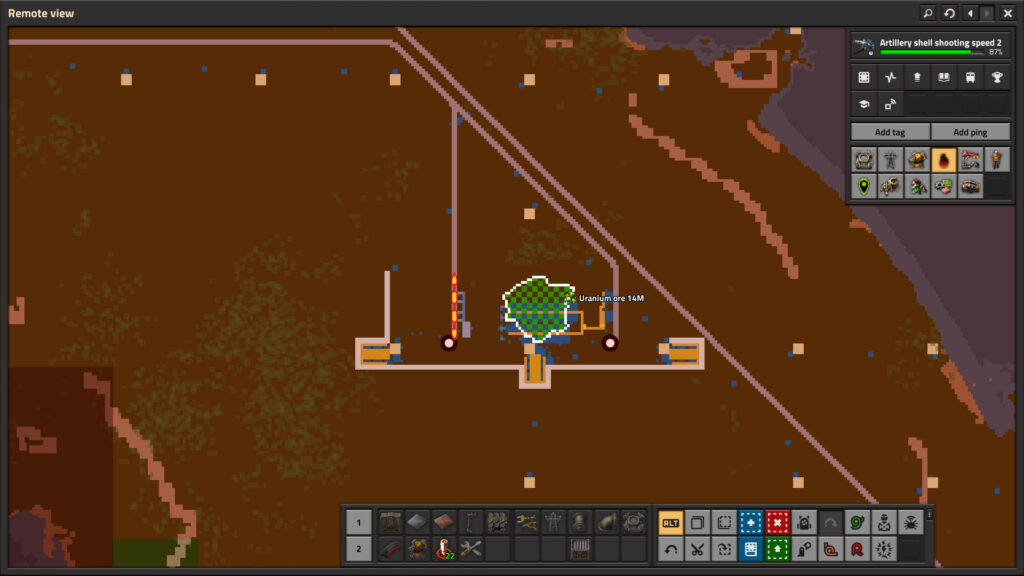Screen dimensions: 1024x576
Task: Select the red deconstruction planner tool
Action: pos(777,522)
